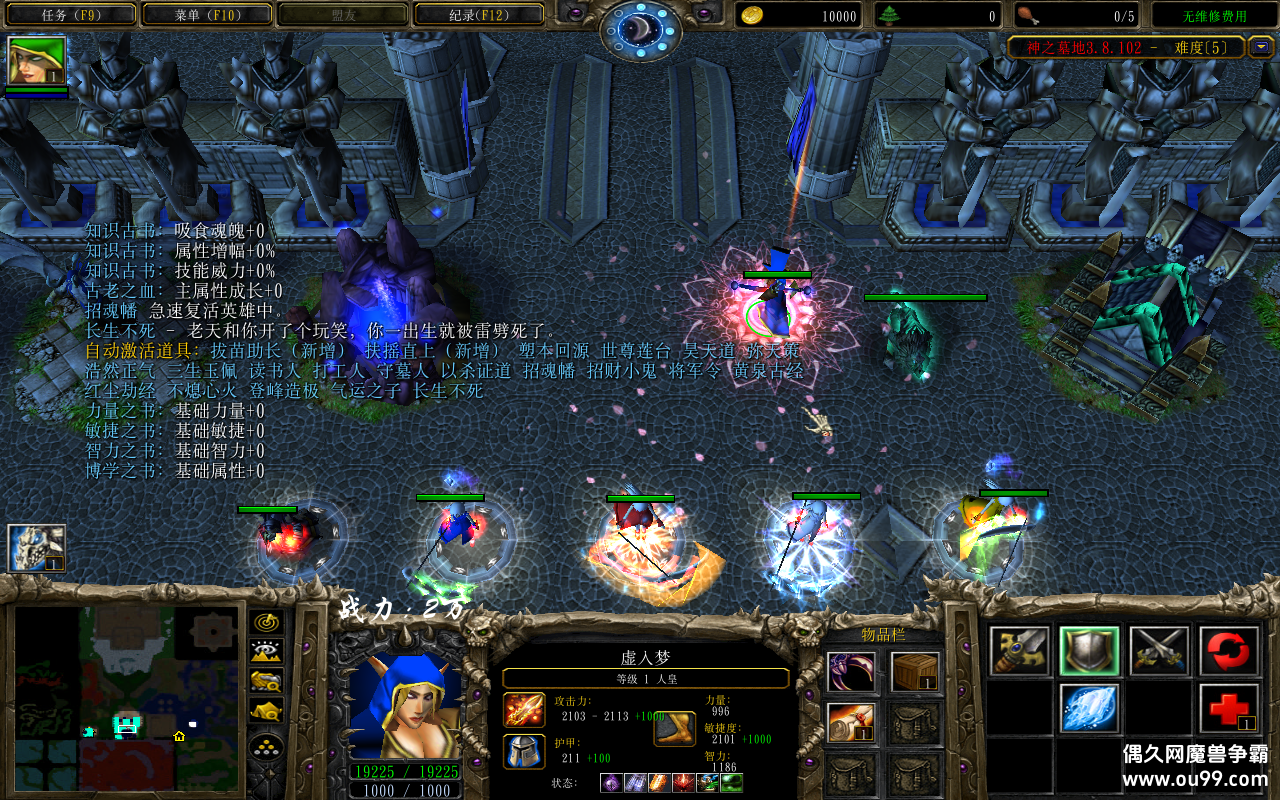
Task: Open the 菜单 (F10) game menu
Action: point(207,15)
